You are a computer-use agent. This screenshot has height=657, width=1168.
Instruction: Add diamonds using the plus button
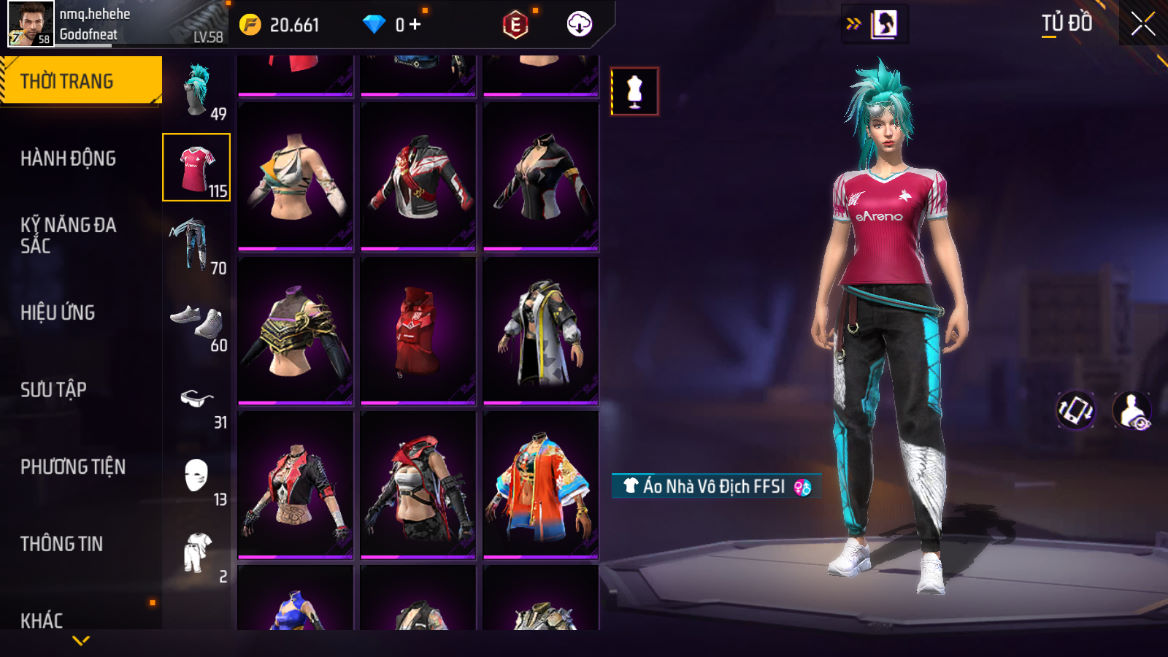point(414,25)
